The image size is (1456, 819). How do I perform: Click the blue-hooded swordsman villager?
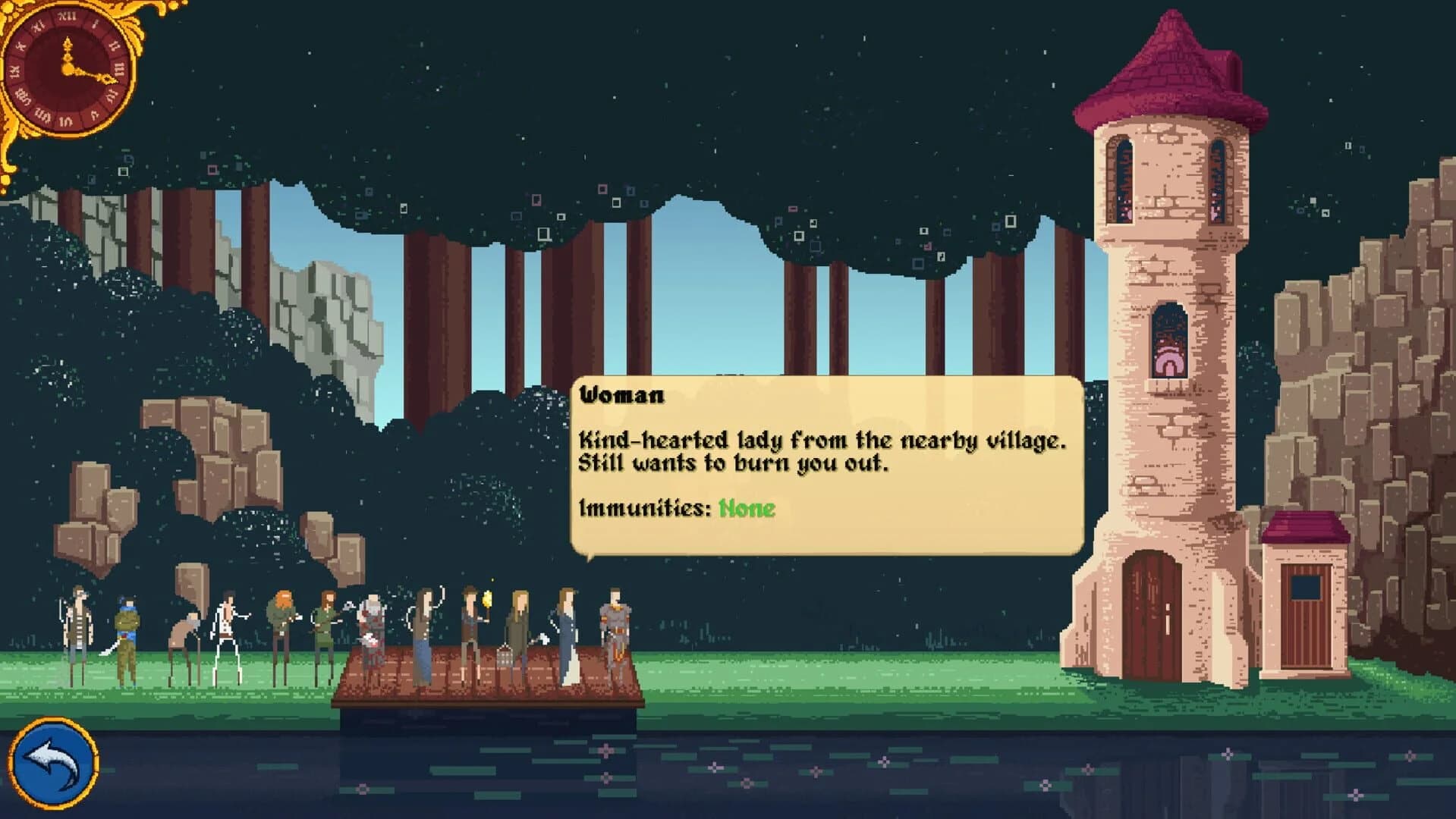pyautogui.click(x=126, y=626)
